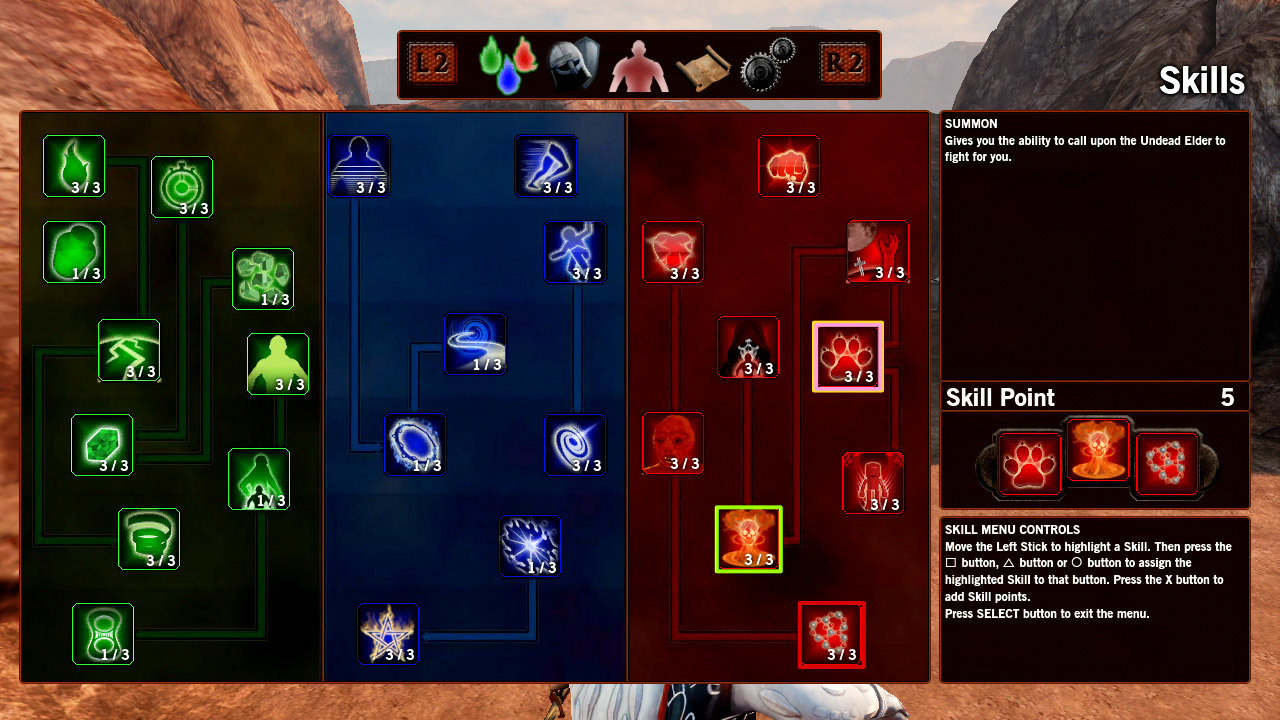
Task: Select the golden pentagram star skill
Action: tap(388, 634)
